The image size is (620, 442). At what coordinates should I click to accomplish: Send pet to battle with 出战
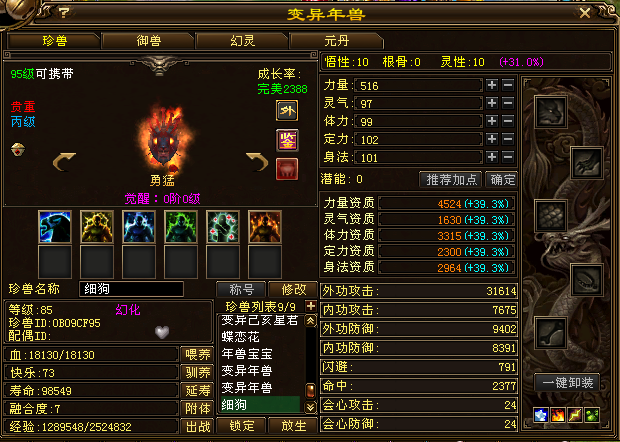[x=197, y=426]
